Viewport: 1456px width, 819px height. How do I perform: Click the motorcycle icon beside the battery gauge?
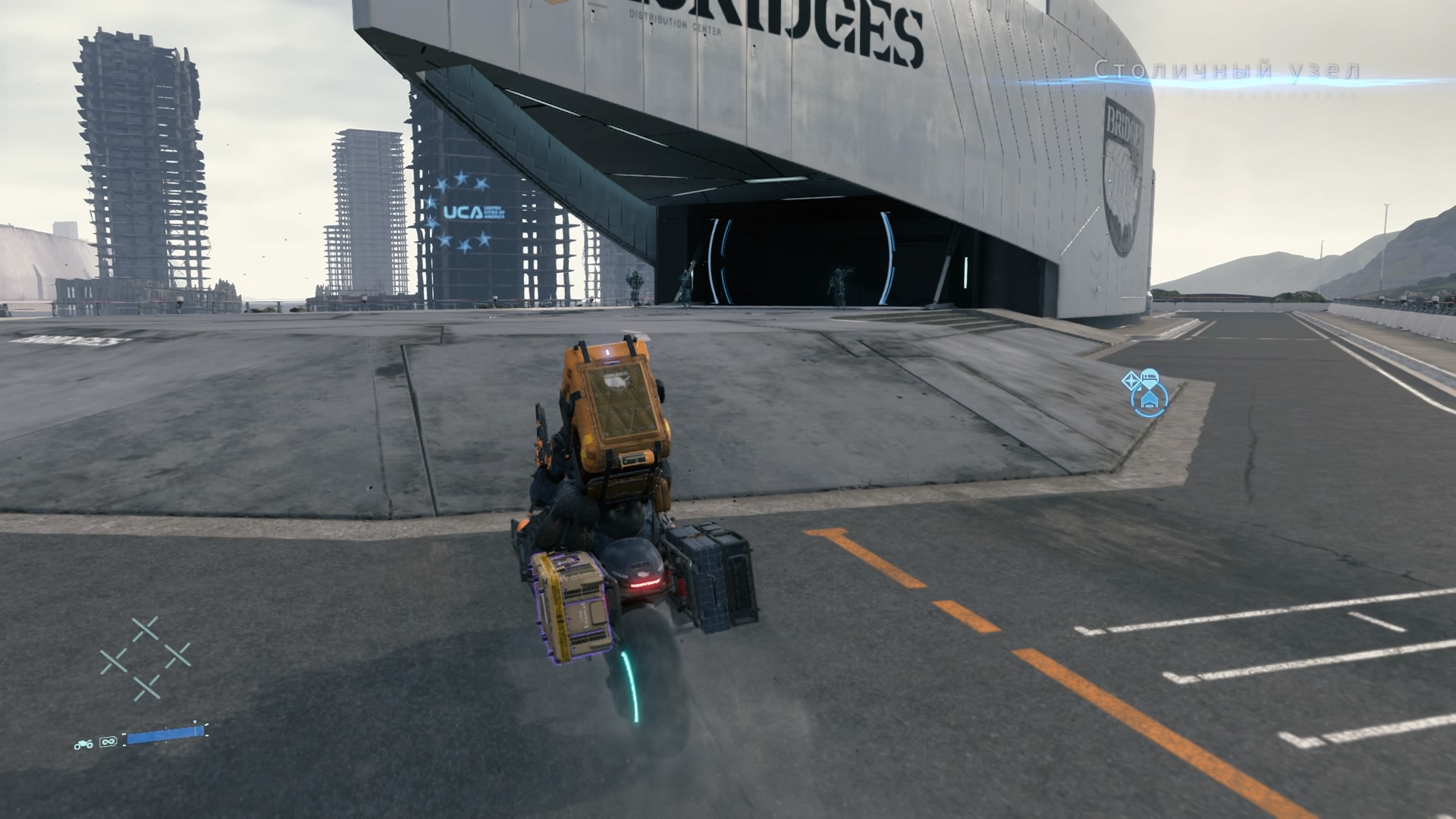[x=83, y=744]
